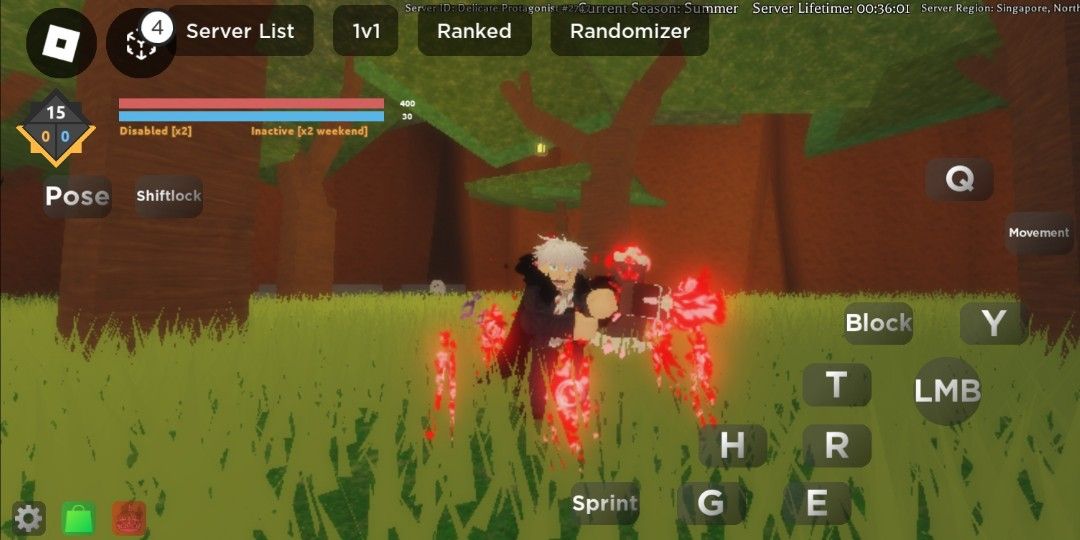1080x540 pixels.
Task: Trigger the T ability button
Action: click(836, 384)
